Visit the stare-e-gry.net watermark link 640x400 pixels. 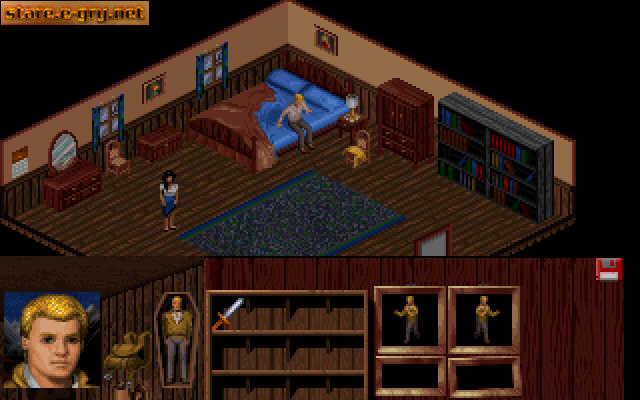[74, 13]
